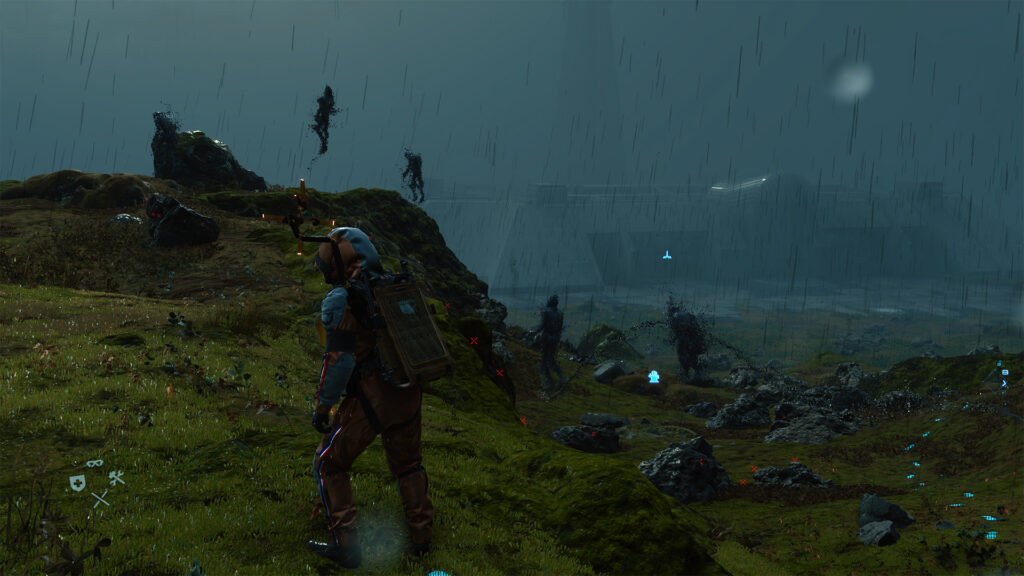
Task: Click the crossed wrenches icon
Action: tap(116, 478)
